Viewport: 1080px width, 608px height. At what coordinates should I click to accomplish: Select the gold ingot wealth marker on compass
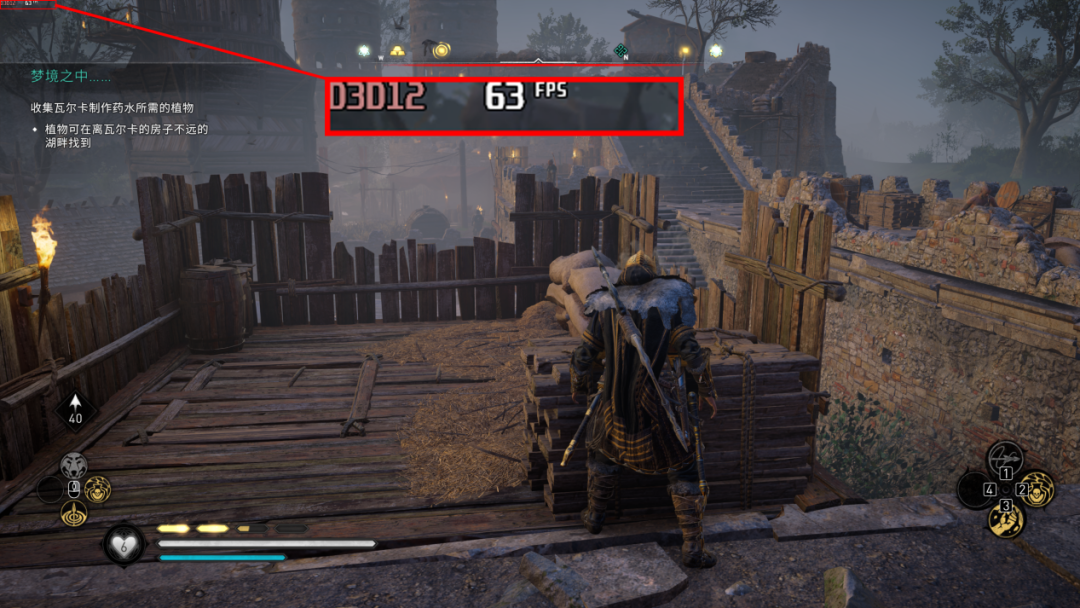coord(397,50)
